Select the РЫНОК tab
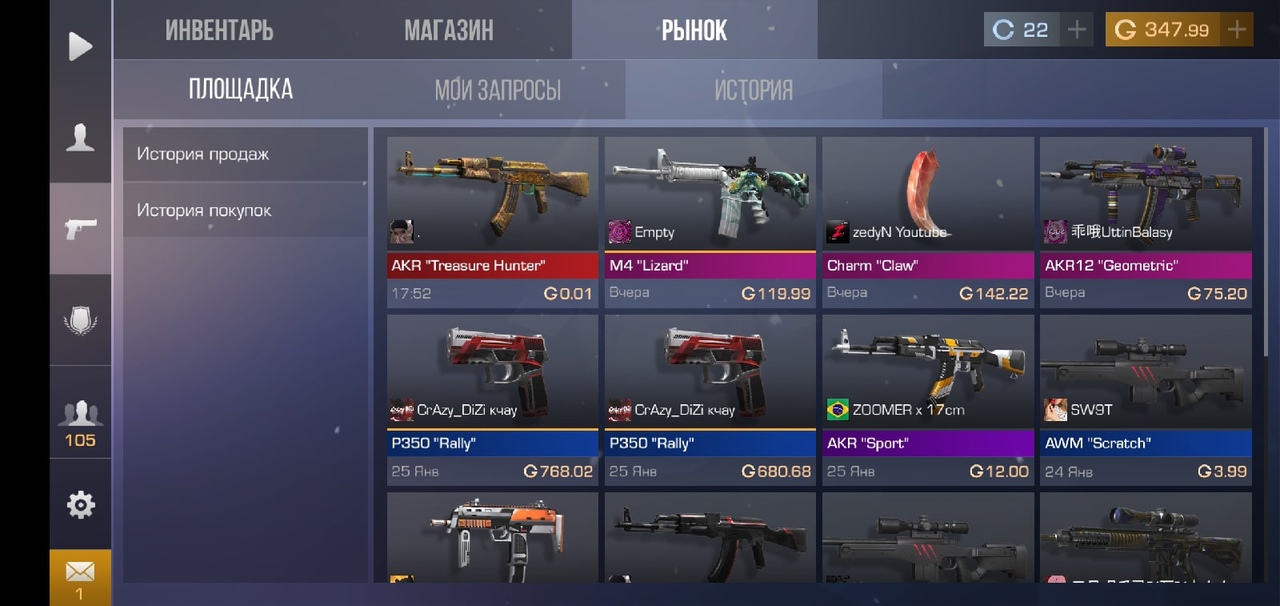Image resolution: width=1280 pixels, height=606 pixels. (x=694, y=30)
